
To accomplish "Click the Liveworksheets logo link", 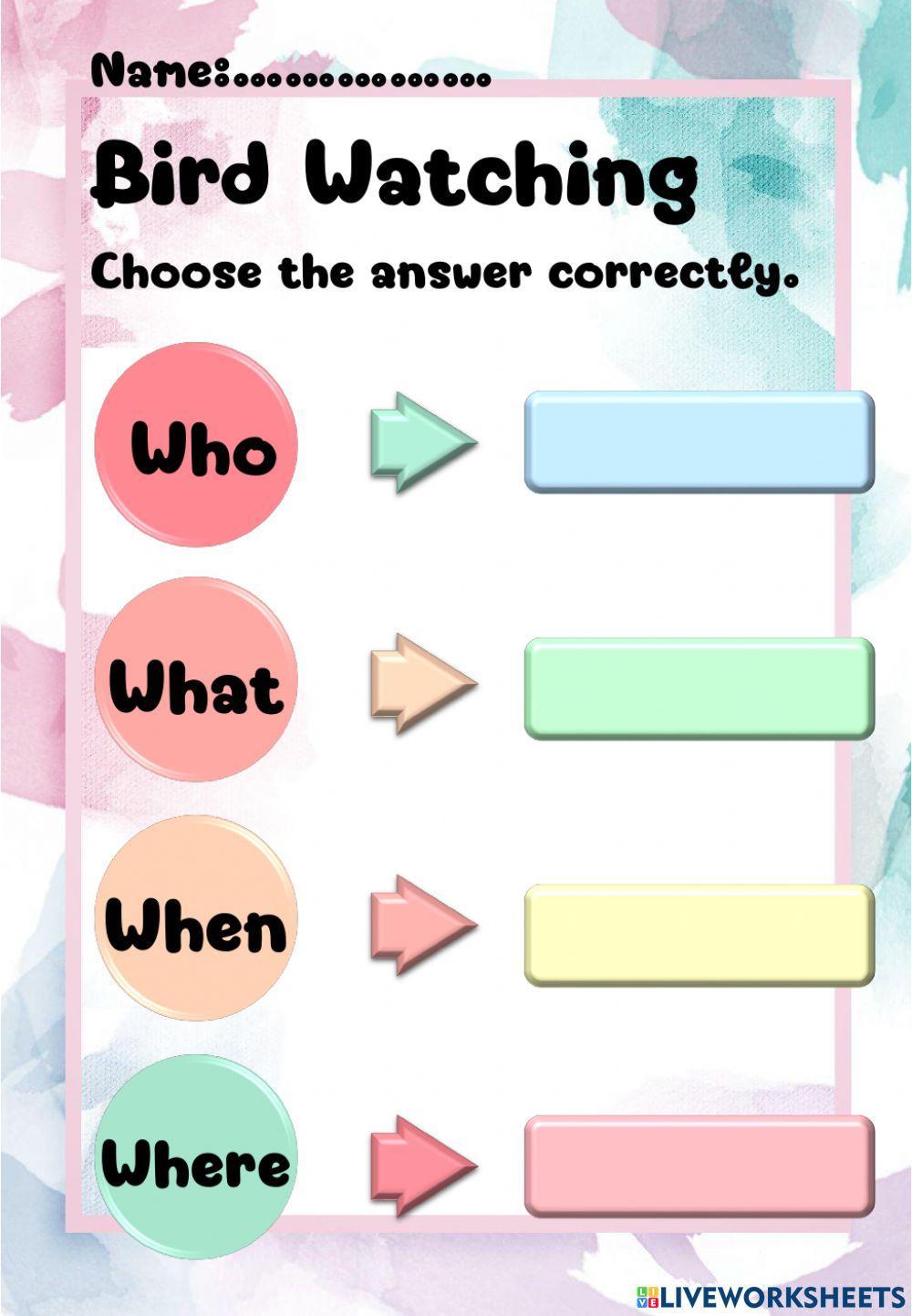I will coord(771,1297).
